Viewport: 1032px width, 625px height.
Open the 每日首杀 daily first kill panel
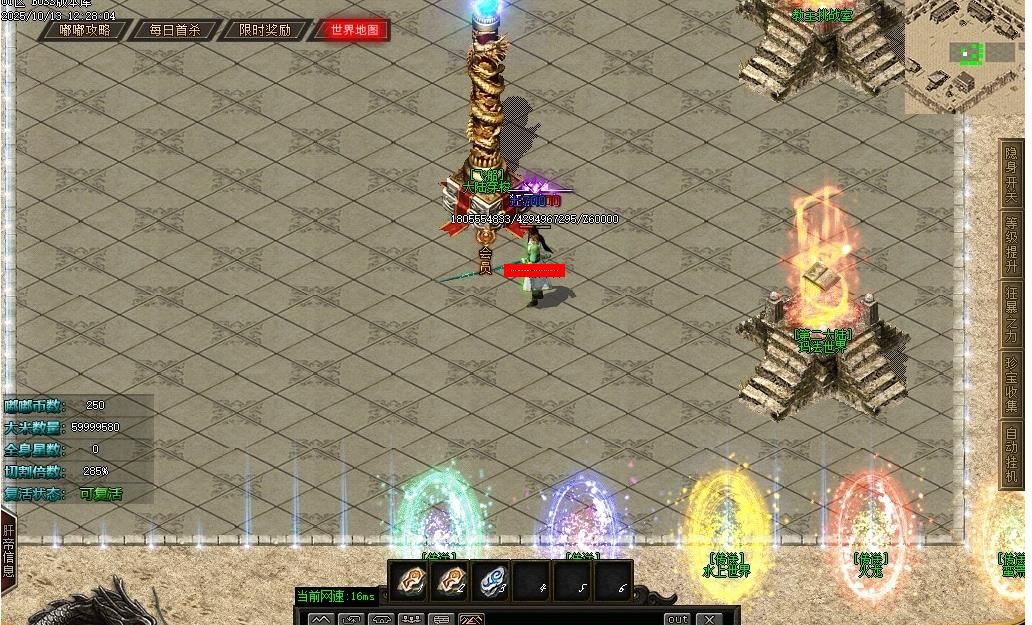pos(175,30)
